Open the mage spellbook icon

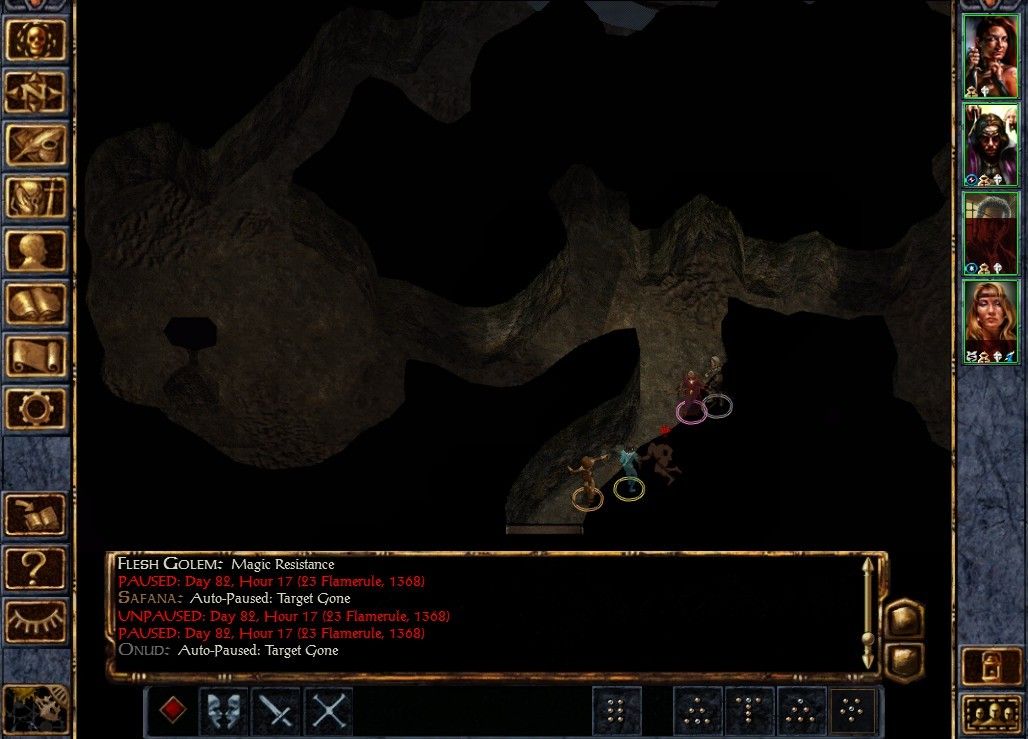coord(36,303)
